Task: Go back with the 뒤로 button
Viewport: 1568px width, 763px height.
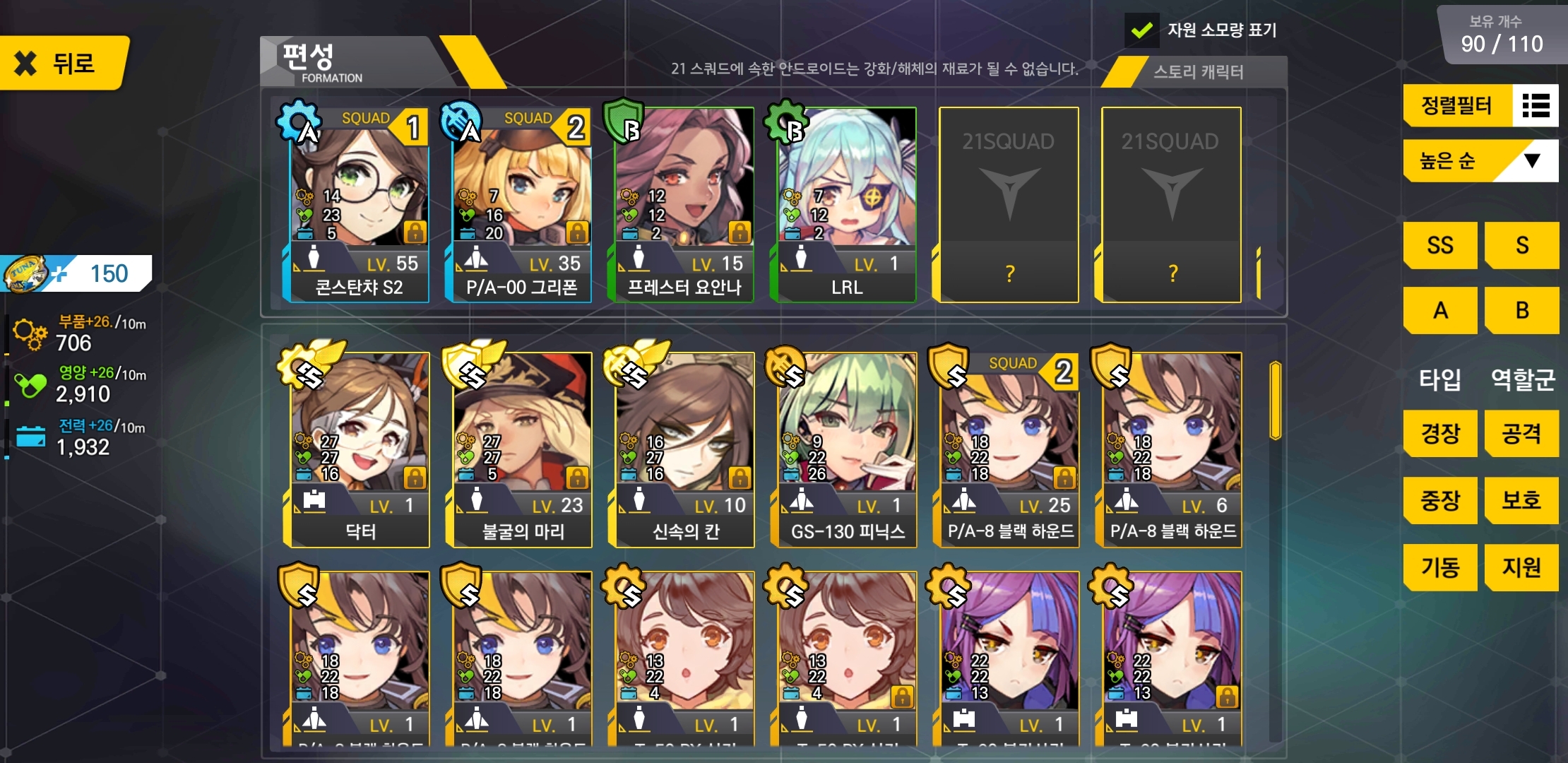Action: pyautogui.click(x=62, y=64)
